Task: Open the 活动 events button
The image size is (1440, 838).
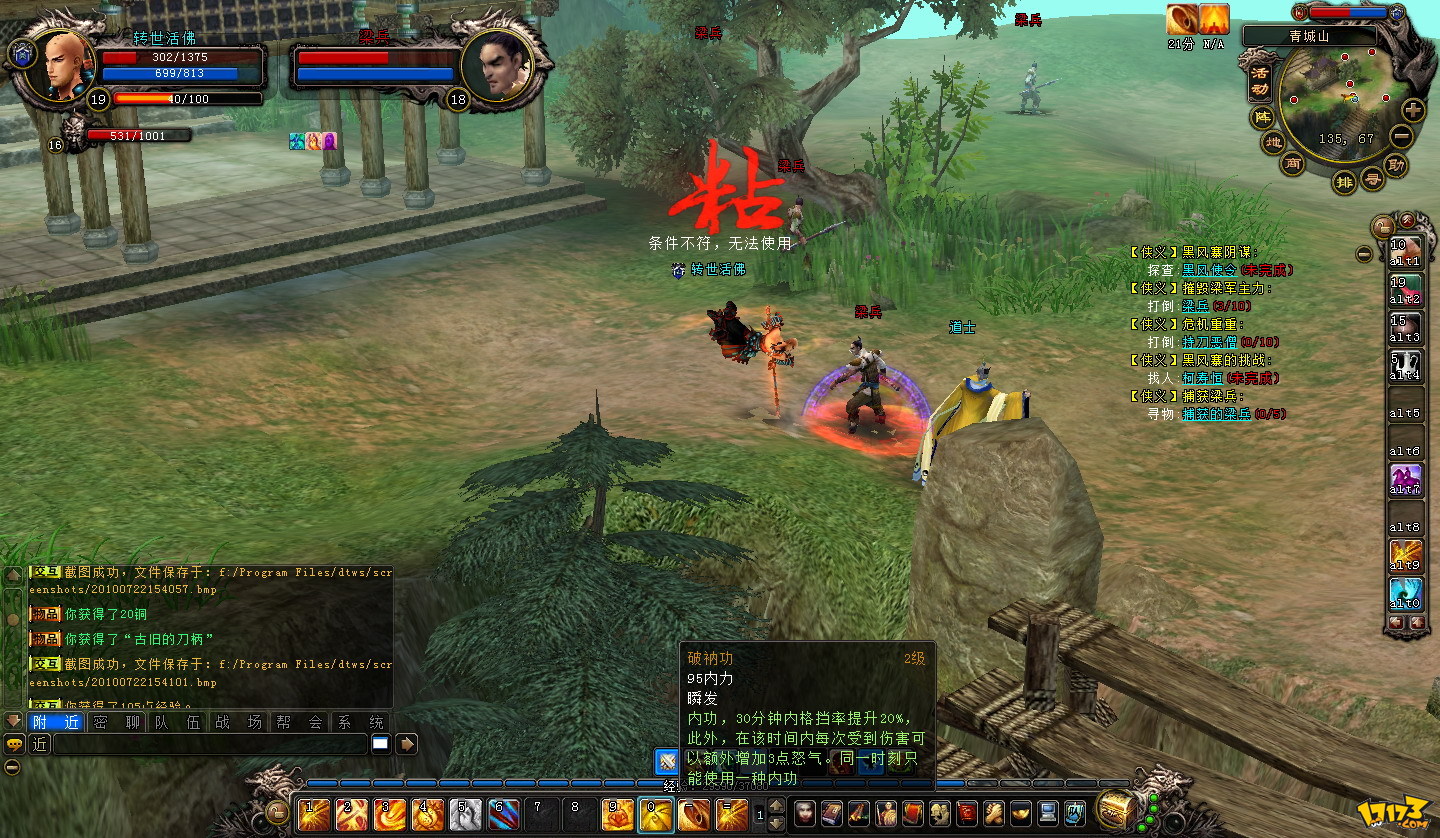Action: 1260,78
